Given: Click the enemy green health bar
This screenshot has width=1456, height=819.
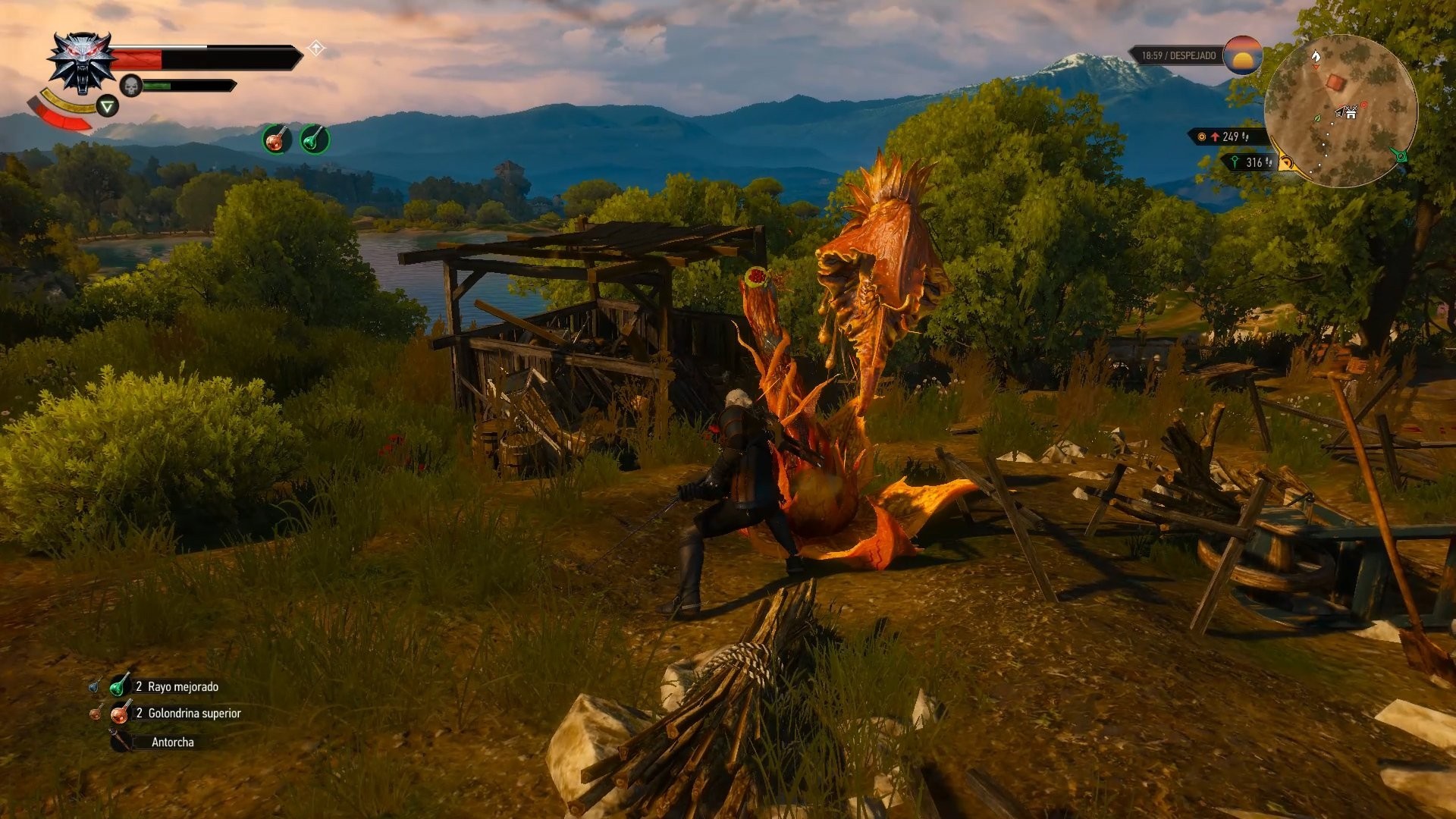Looking at the screenshot, I should (158, 86).
